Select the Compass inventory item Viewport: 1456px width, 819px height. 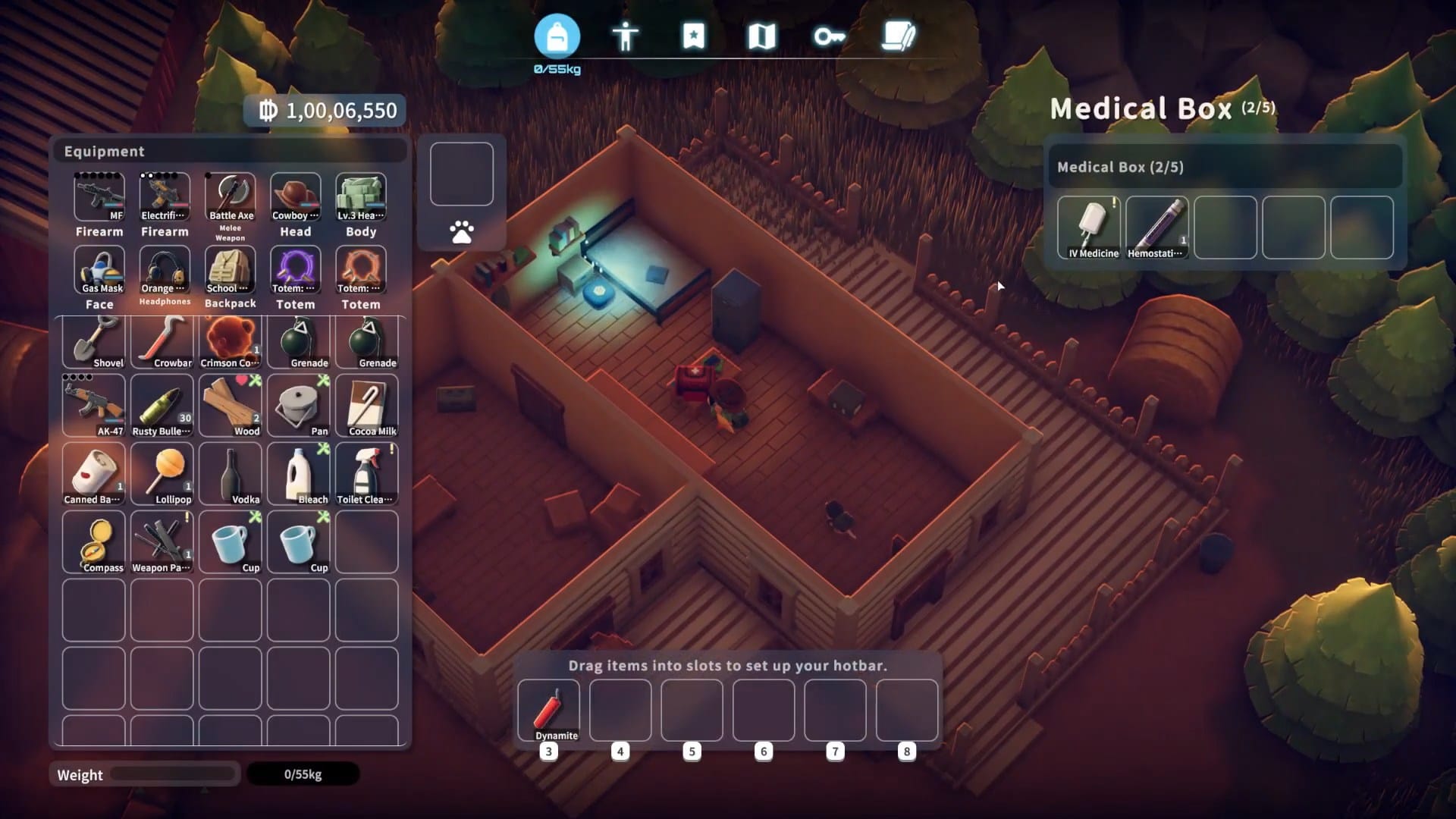coord(94,541)
